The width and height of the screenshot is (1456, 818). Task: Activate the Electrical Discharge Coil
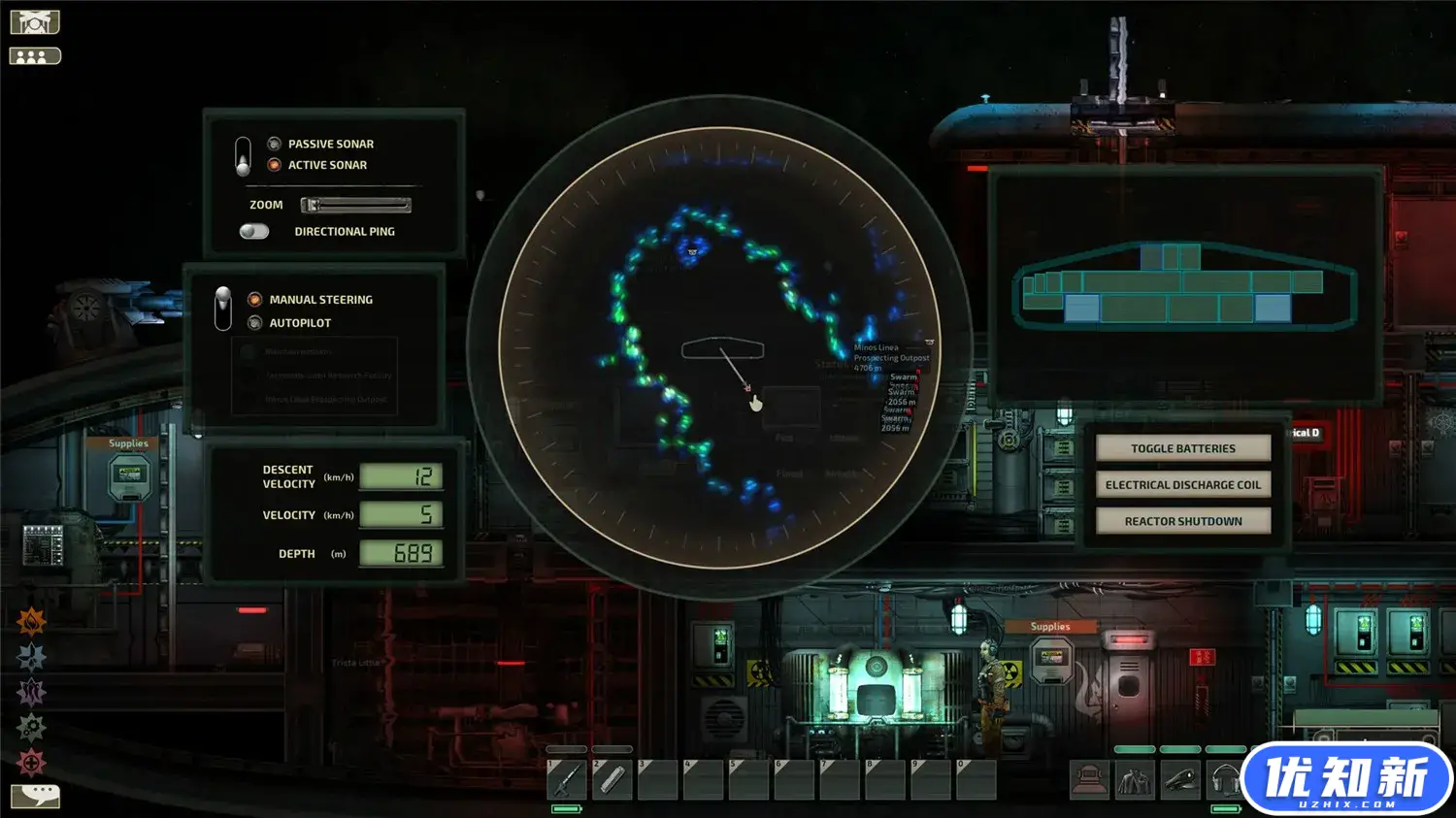(x=1182, y=485)
